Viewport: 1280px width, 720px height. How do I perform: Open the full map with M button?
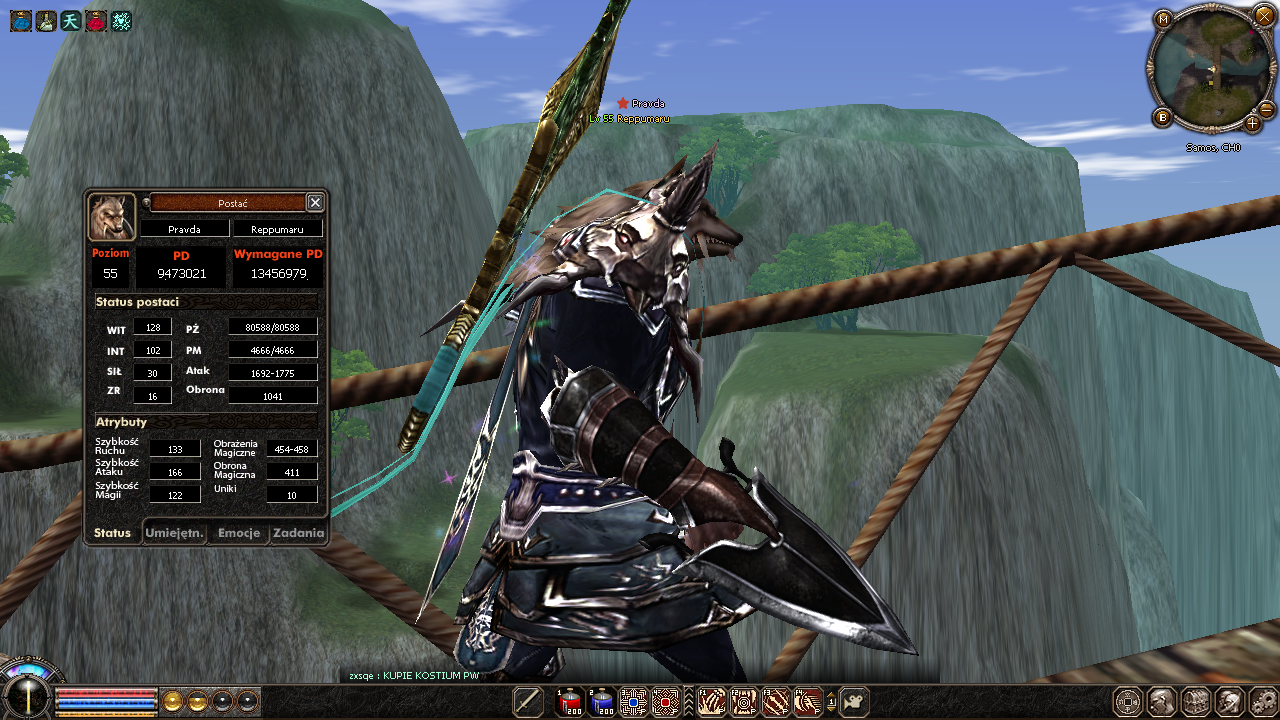[x=1163, y=19]
